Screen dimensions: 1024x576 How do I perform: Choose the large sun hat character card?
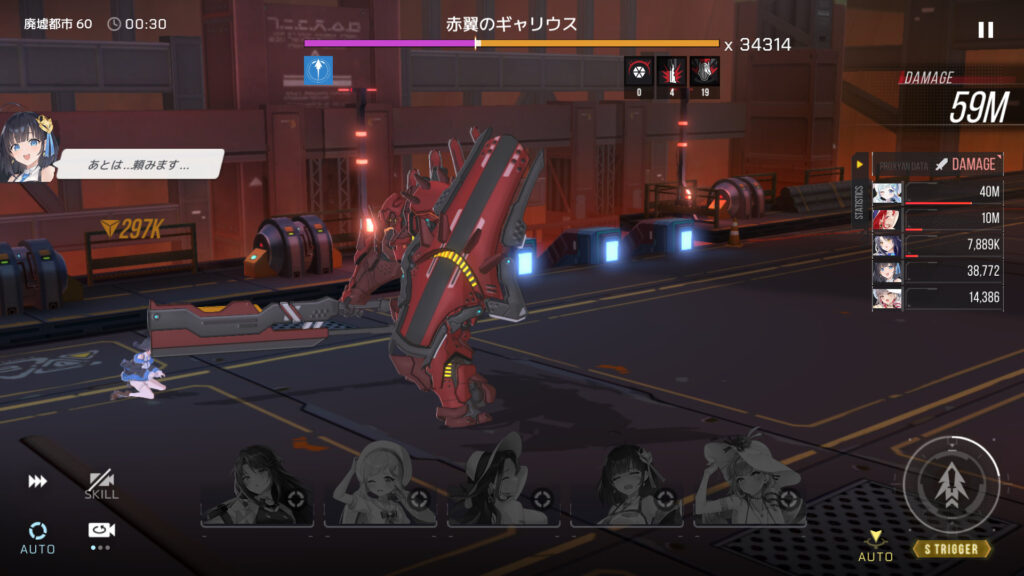751,487
